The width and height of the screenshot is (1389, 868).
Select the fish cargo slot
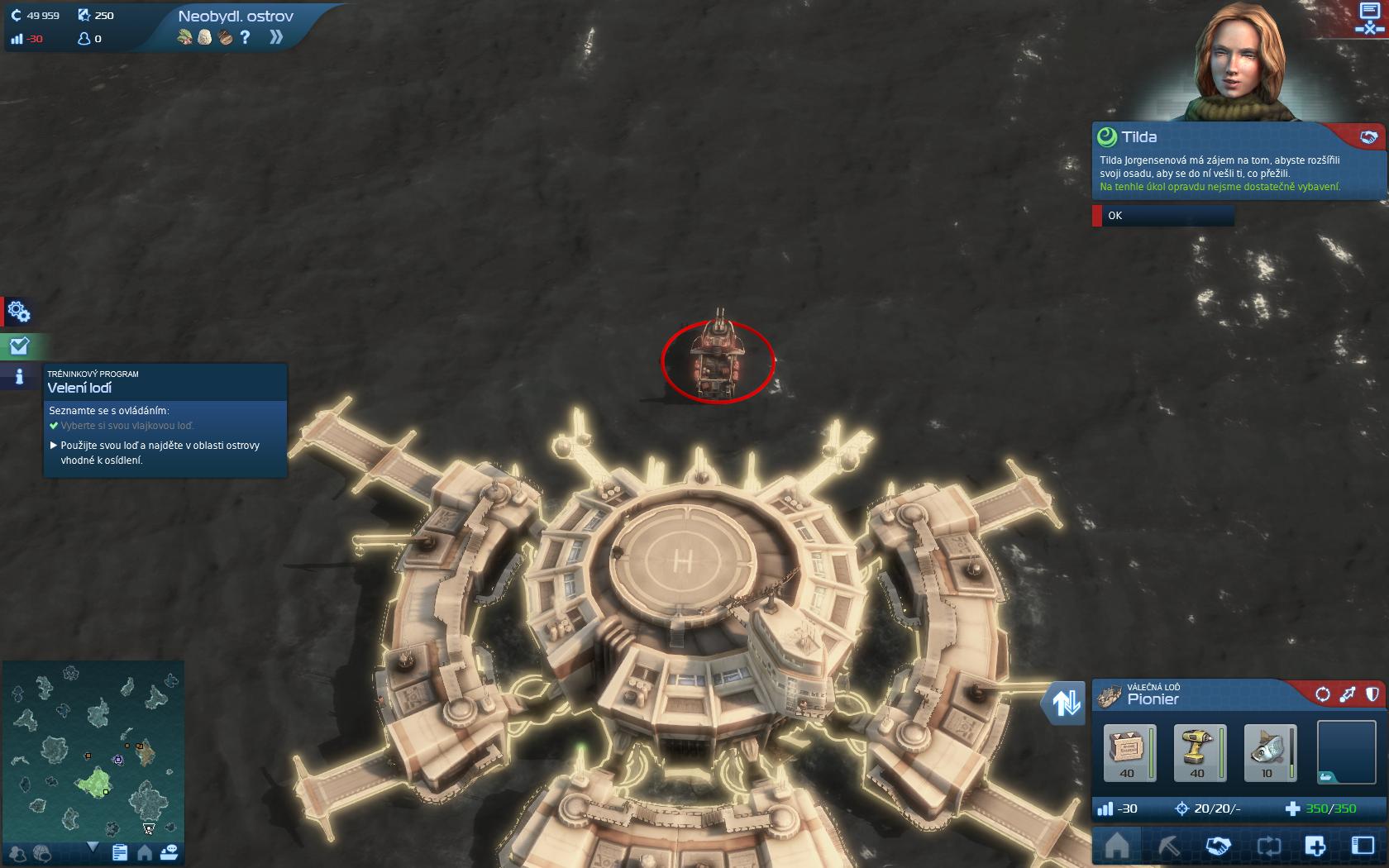(1267, 752)
